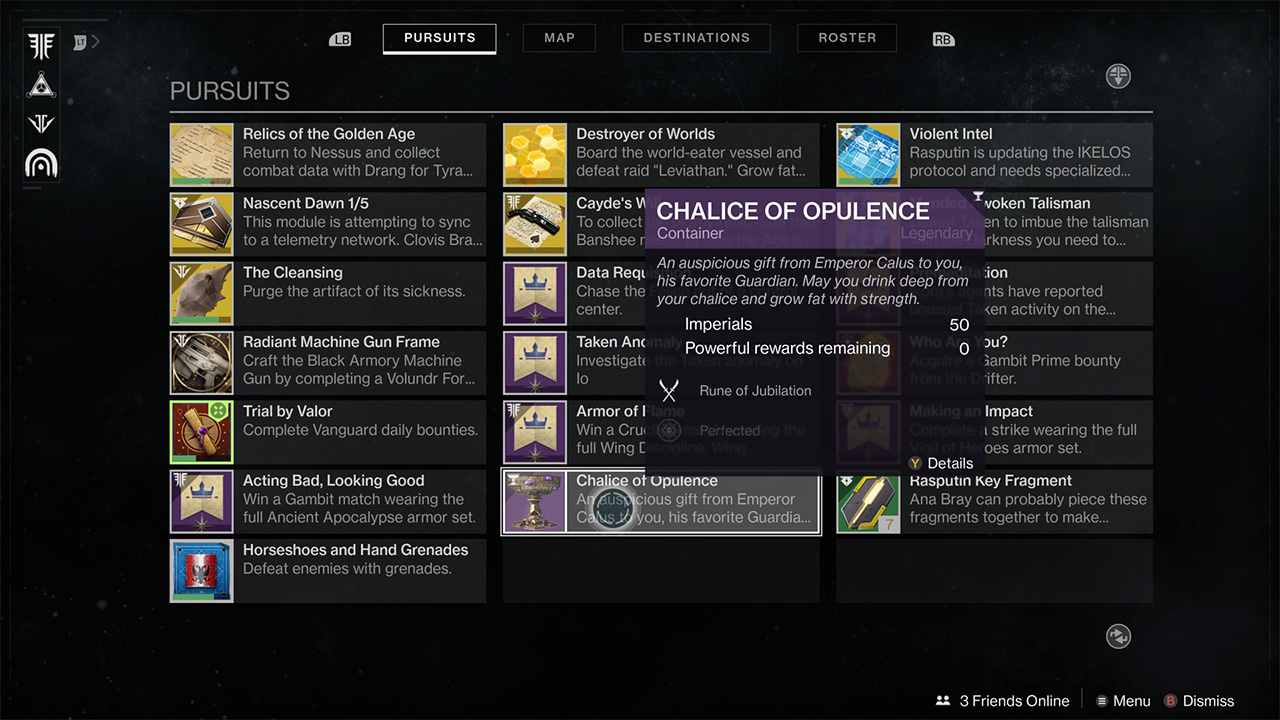The height and width of the screenshot is (720, 1280).
Task: Open the Horseshoes and Hand Grenades bounty icon
Action: pyautogui.click(x=201, y=570)
